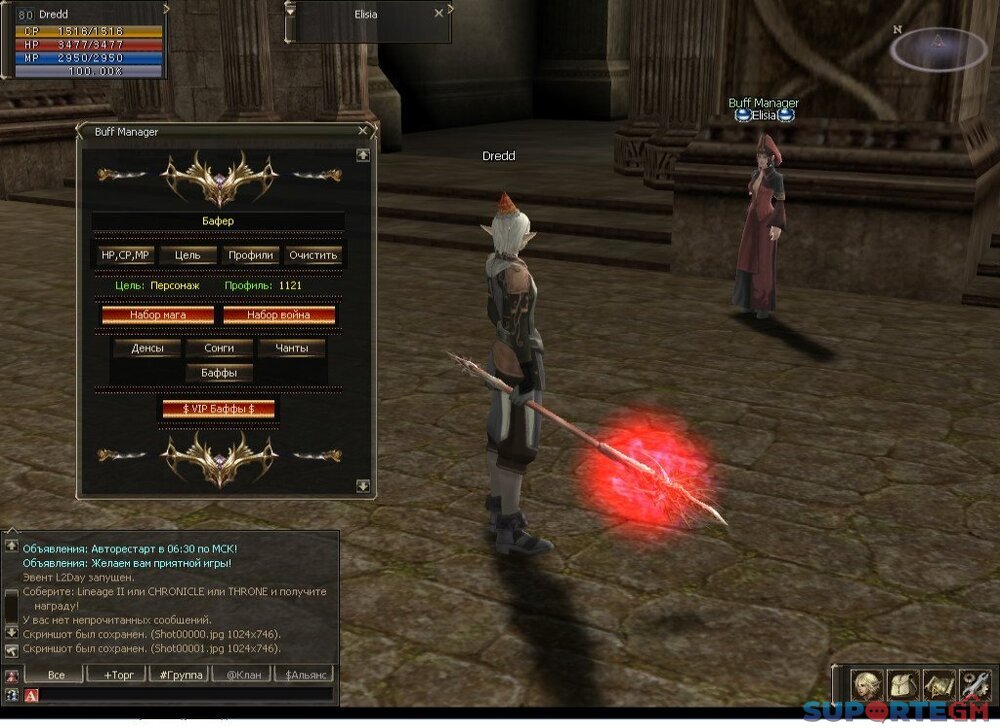Choose the Цель target button
Viewport: 1000px width, 728px height.
tap(188, 255)
